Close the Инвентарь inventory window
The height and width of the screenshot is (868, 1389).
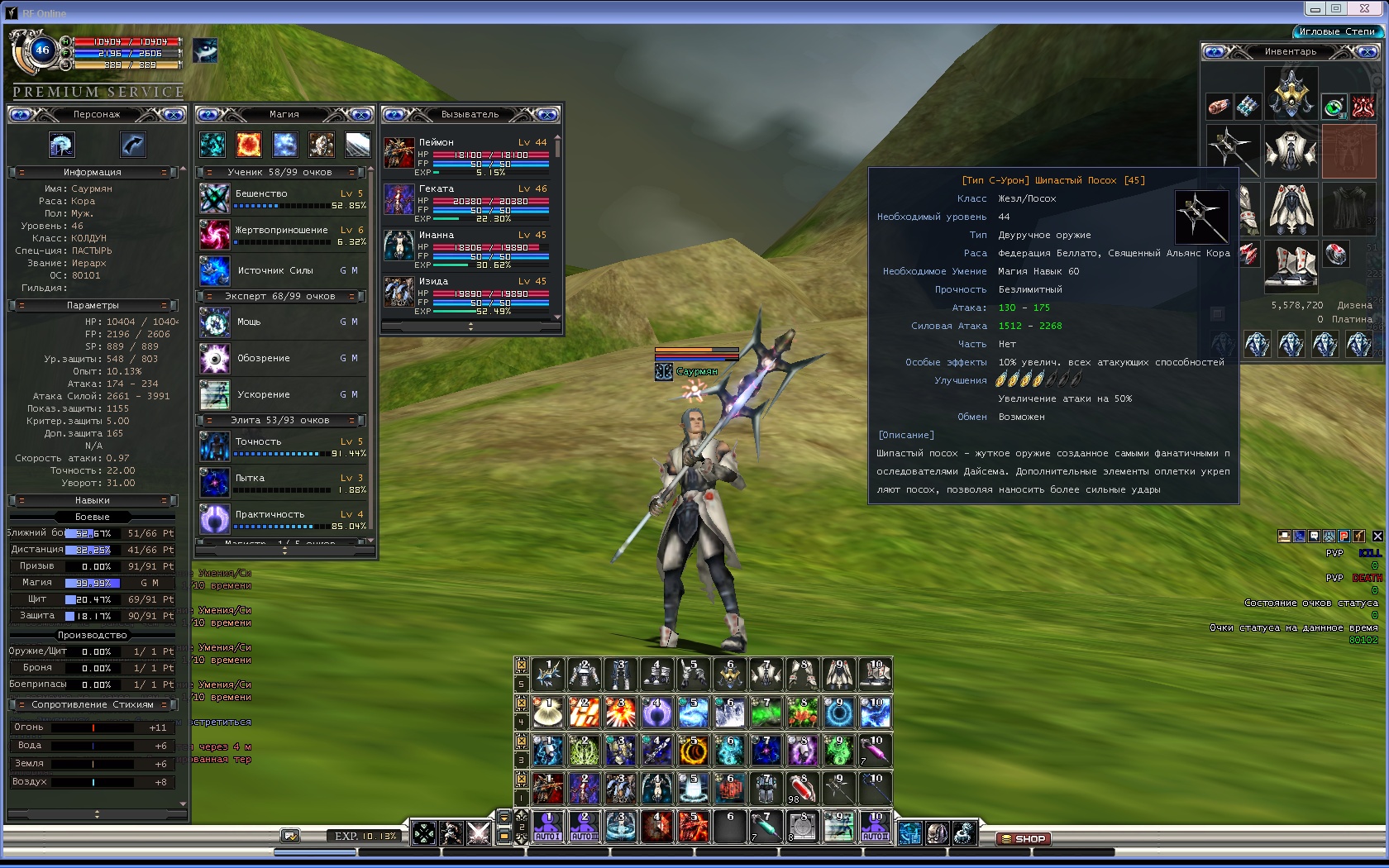pyautogui.click(x=1368, y=52)
